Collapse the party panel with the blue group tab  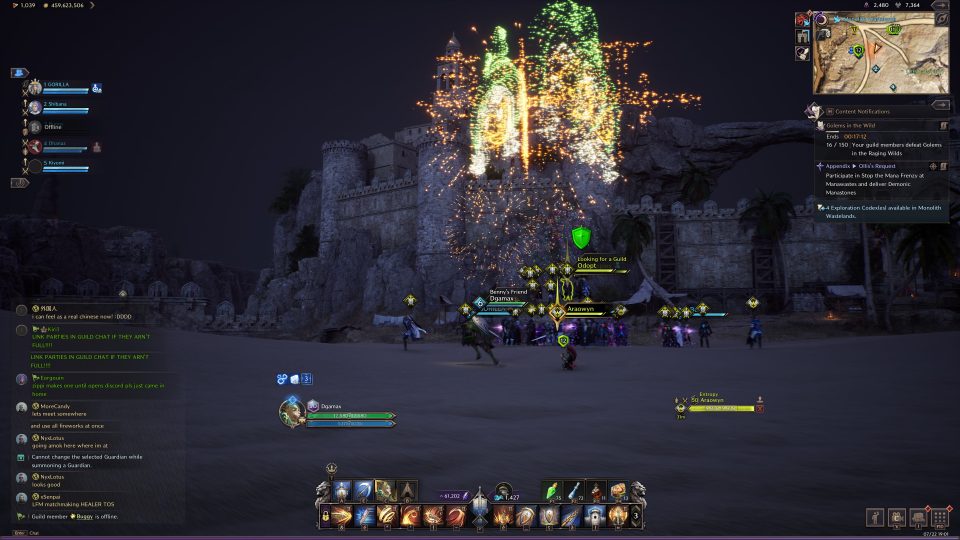20,72
